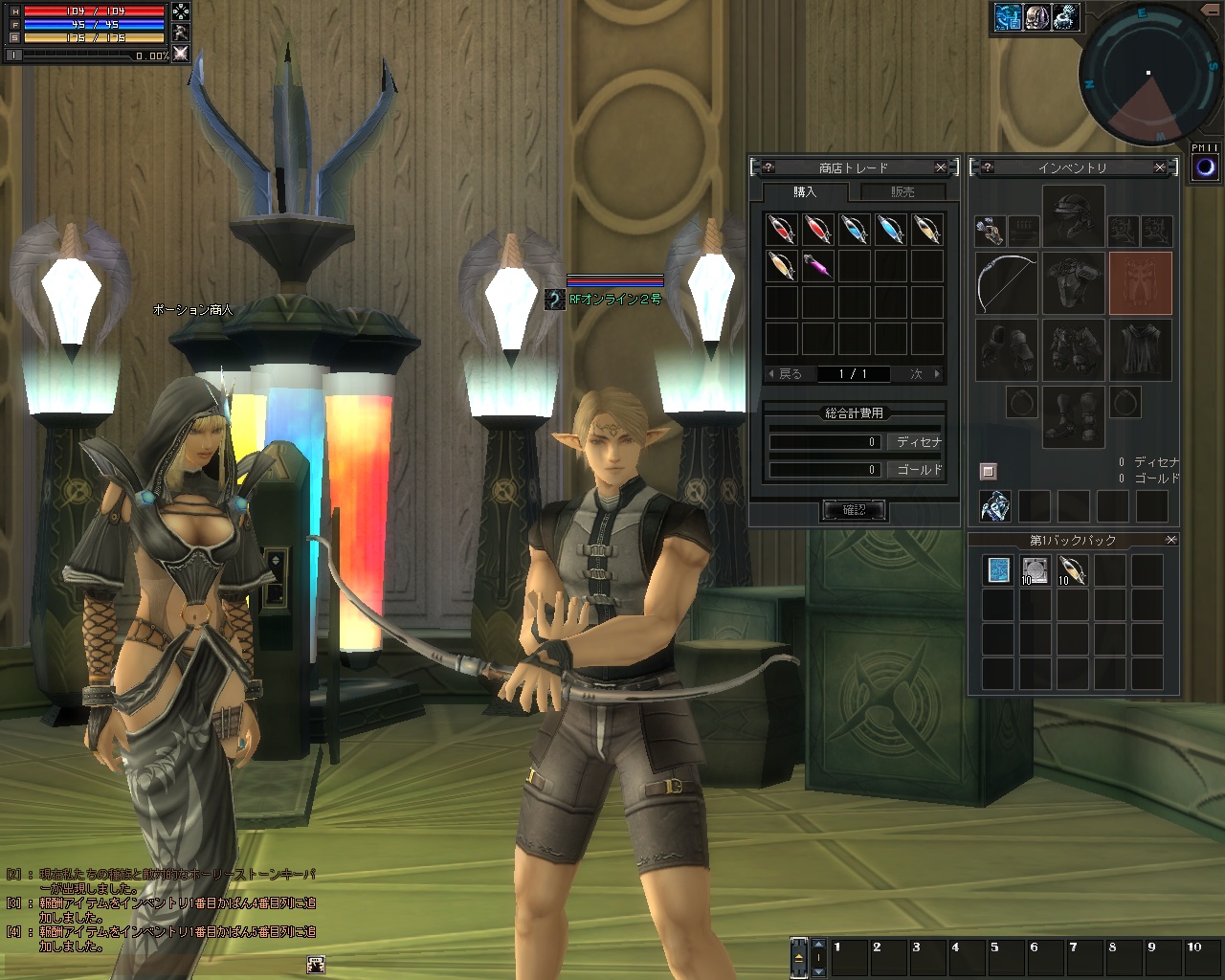
Task: Go to next shop page (次)
Action: [924, 374]
